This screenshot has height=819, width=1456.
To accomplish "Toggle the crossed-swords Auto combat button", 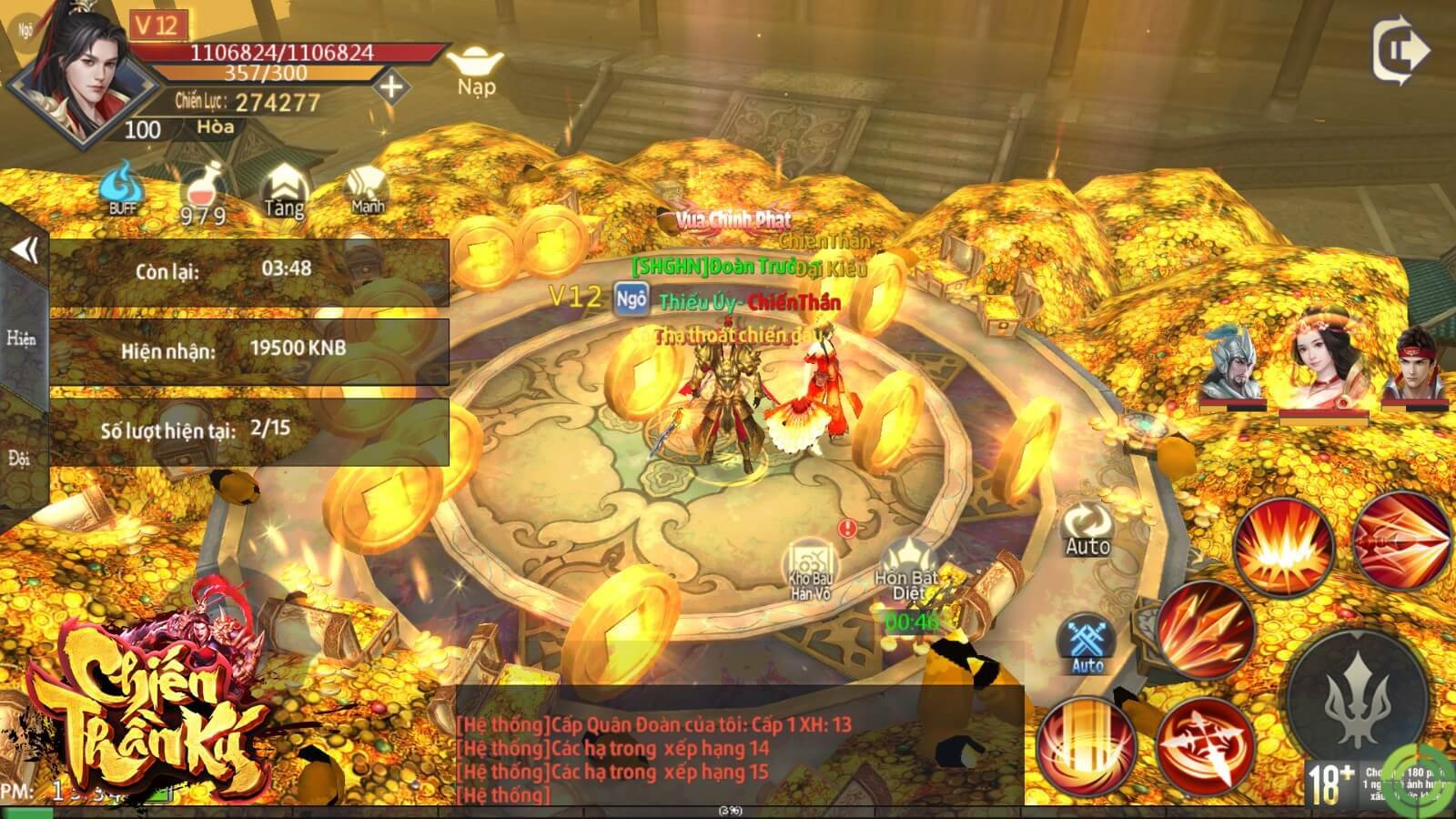I will (x=1087, y=644).
